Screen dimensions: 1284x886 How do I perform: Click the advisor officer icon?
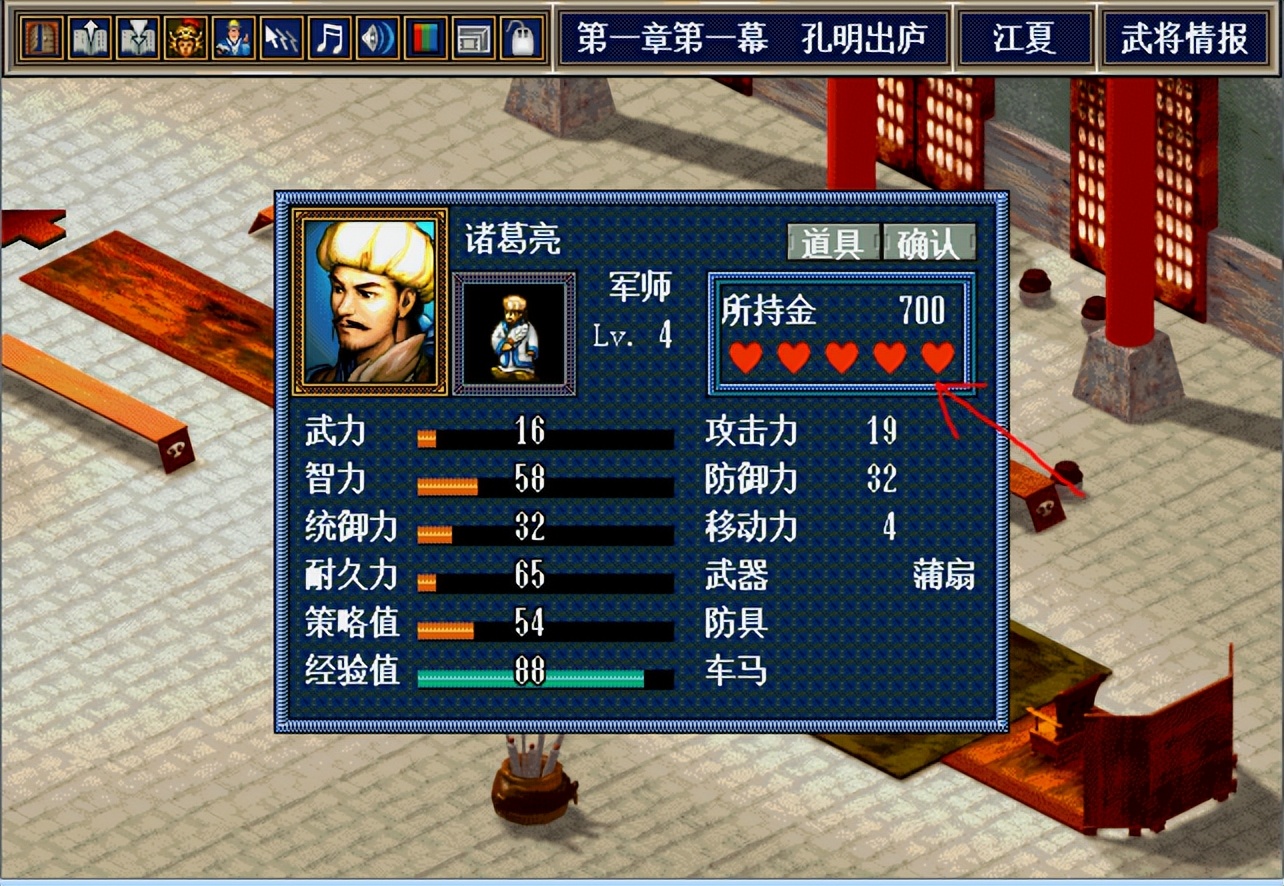point(233,38)
